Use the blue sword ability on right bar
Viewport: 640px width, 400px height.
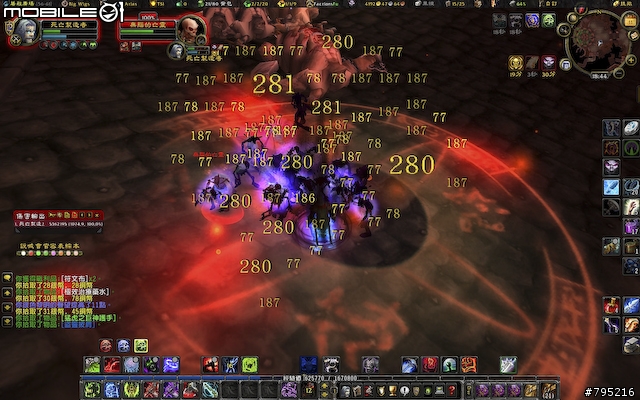[x=611, y=187]
